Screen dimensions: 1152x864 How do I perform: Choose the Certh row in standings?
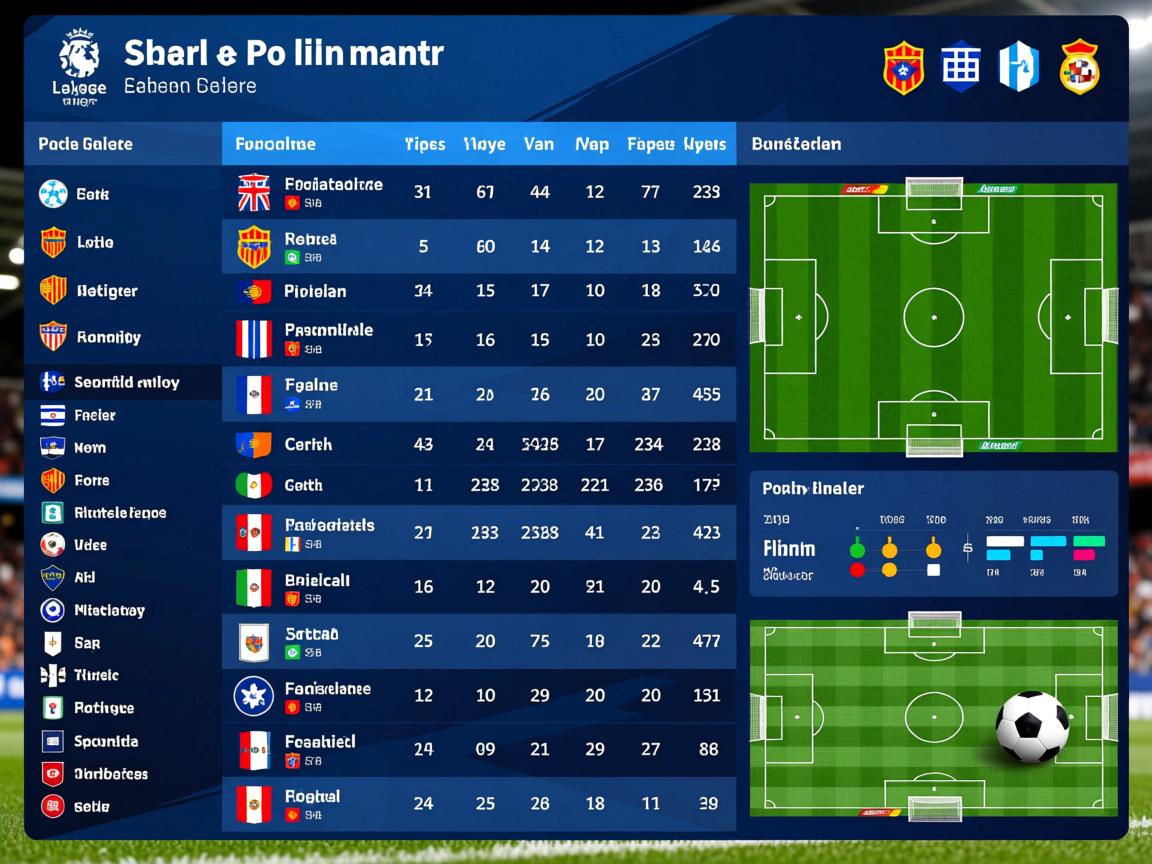coord(478,444)
